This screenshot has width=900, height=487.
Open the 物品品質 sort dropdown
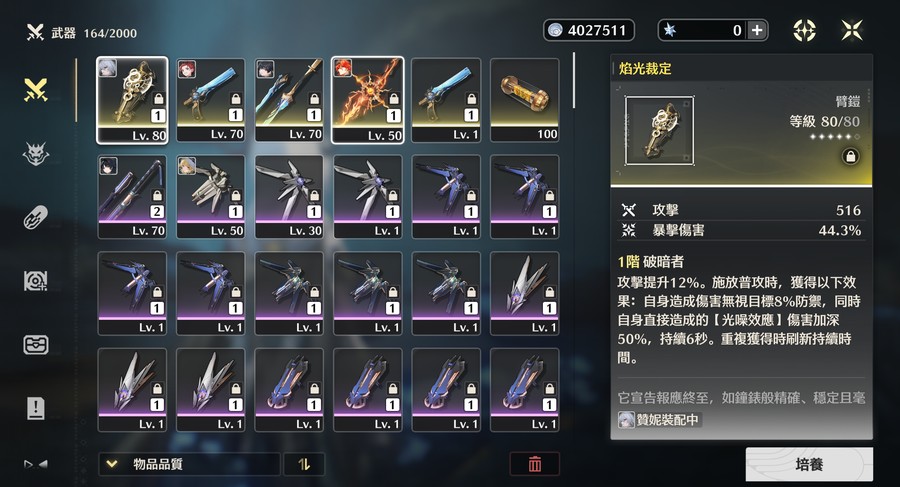189,464
